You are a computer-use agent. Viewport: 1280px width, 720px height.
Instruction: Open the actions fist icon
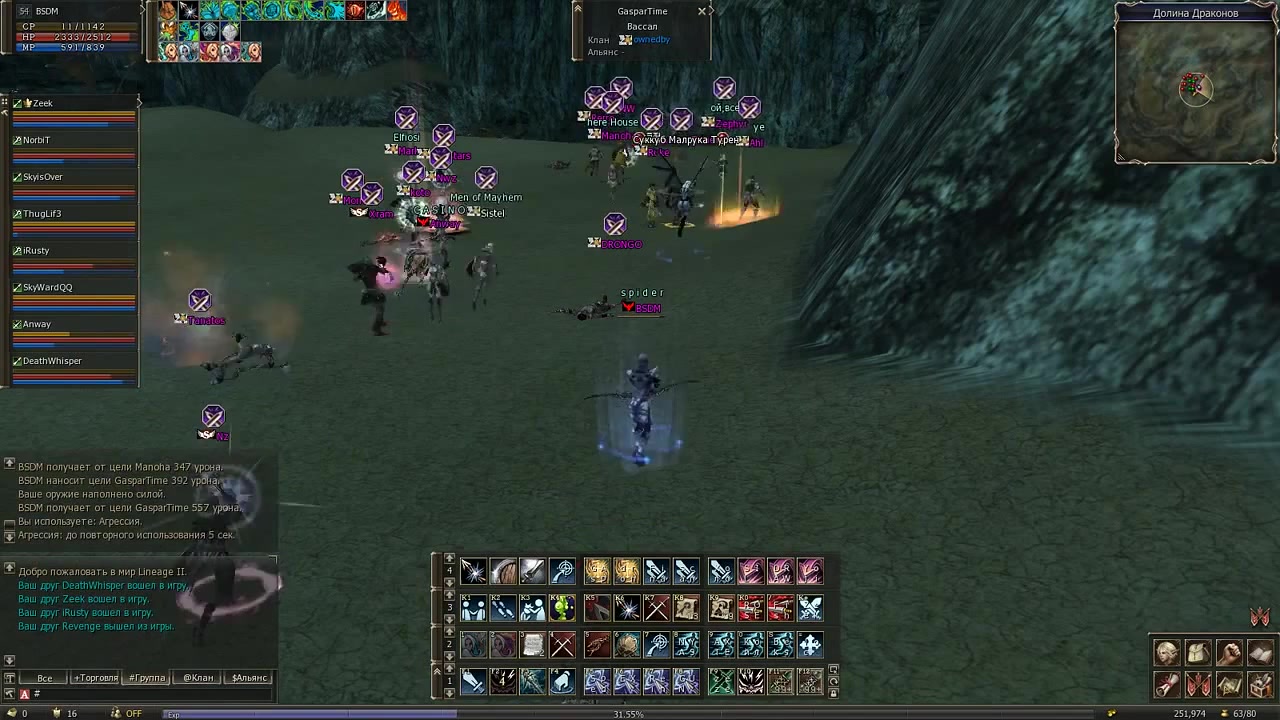pyautogui.click(x=1229, y=653)
